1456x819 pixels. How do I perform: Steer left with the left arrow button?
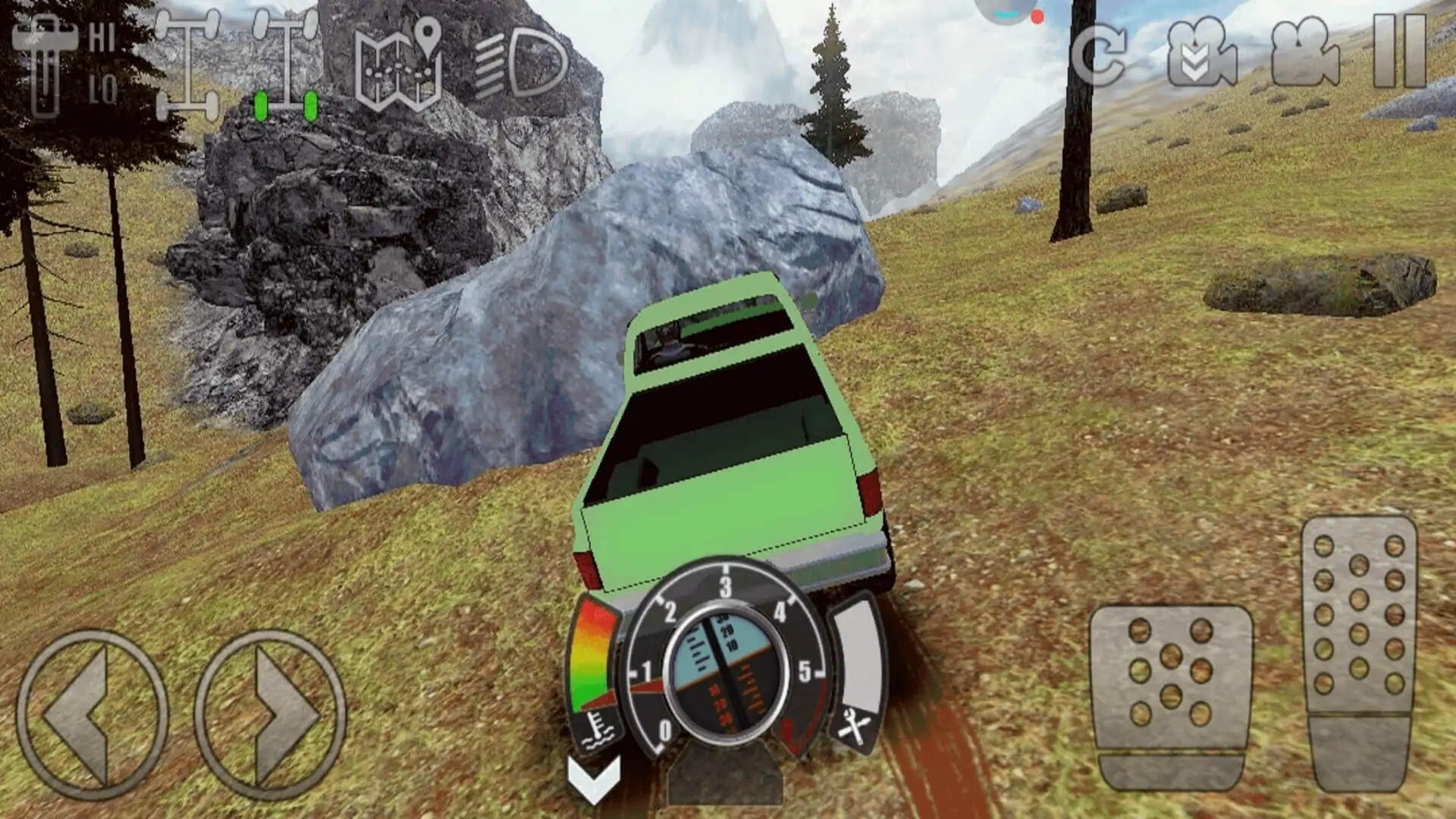pos(93,714)
